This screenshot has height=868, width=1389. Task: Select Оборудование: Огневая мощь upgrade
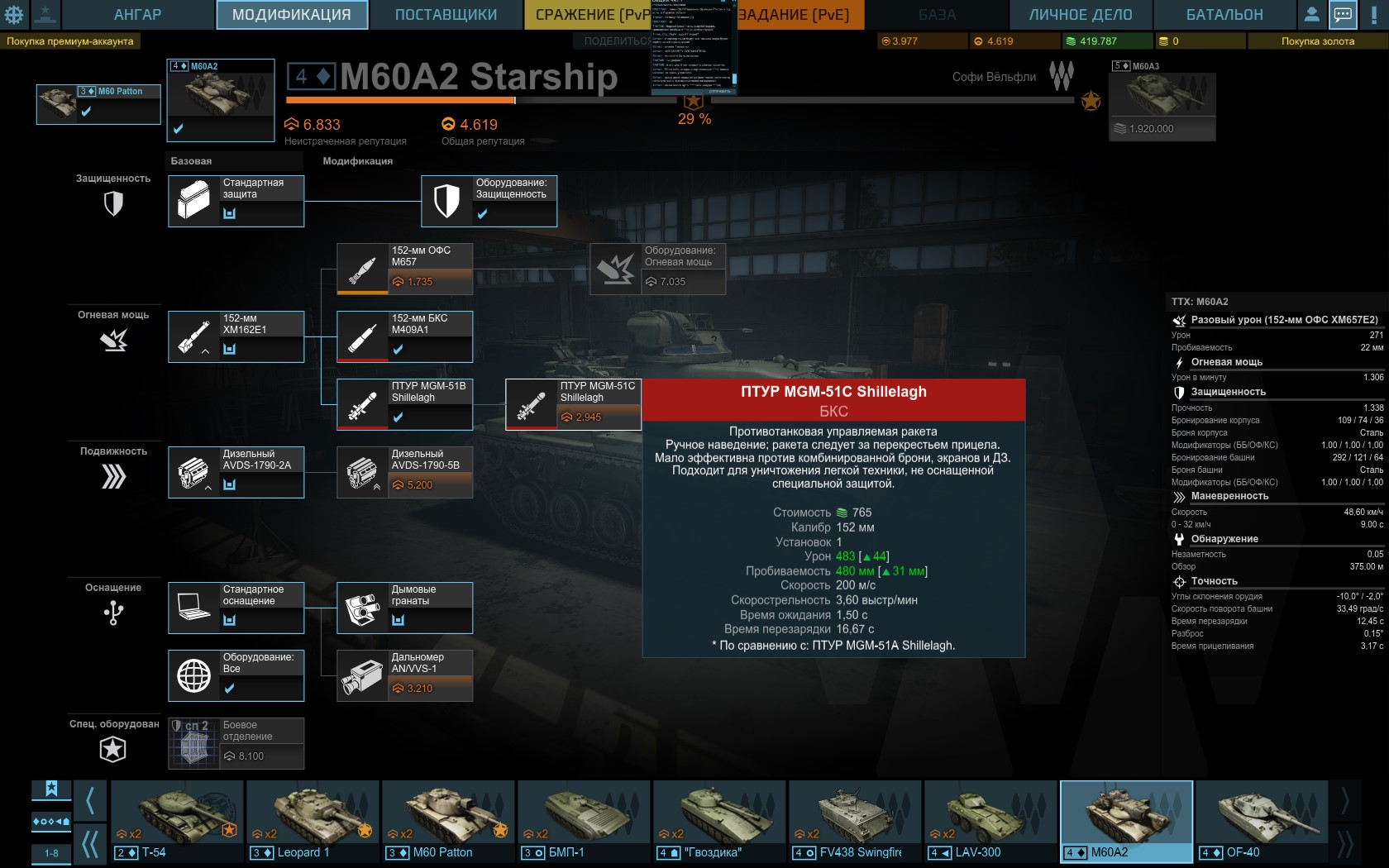tap(657, 269)
